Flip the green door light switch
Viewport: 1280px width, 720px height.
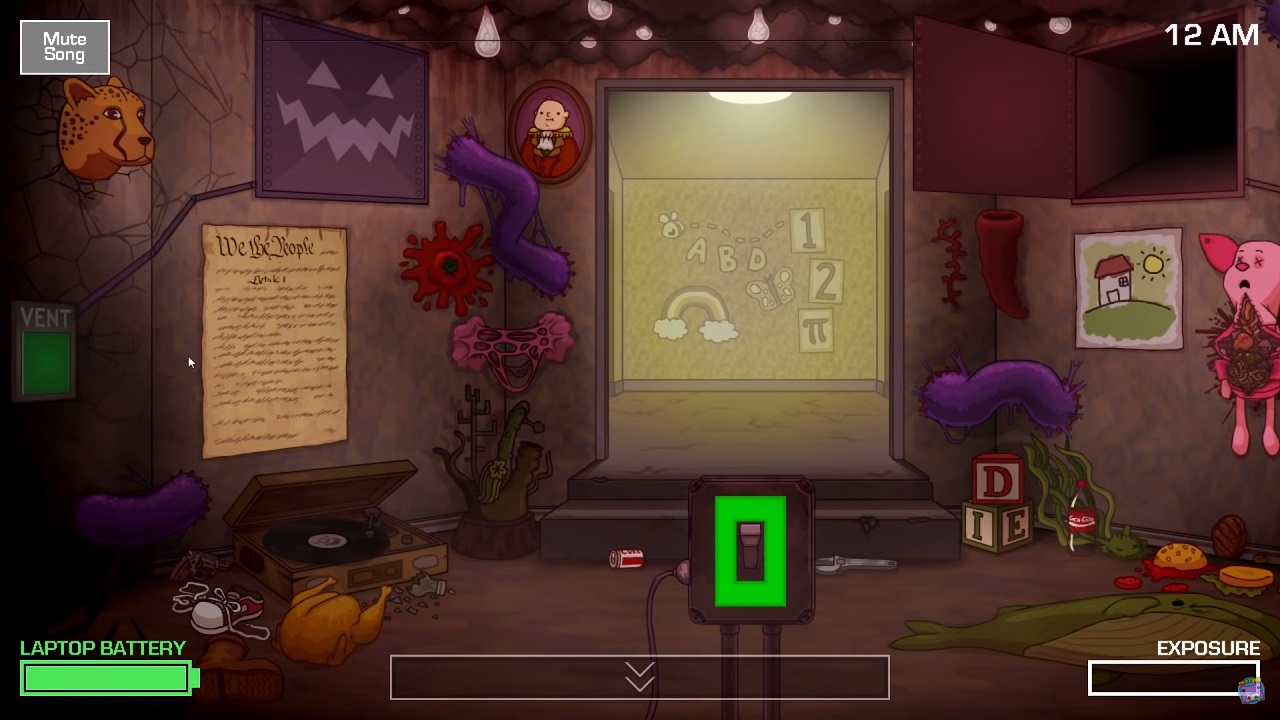[750, 551]
